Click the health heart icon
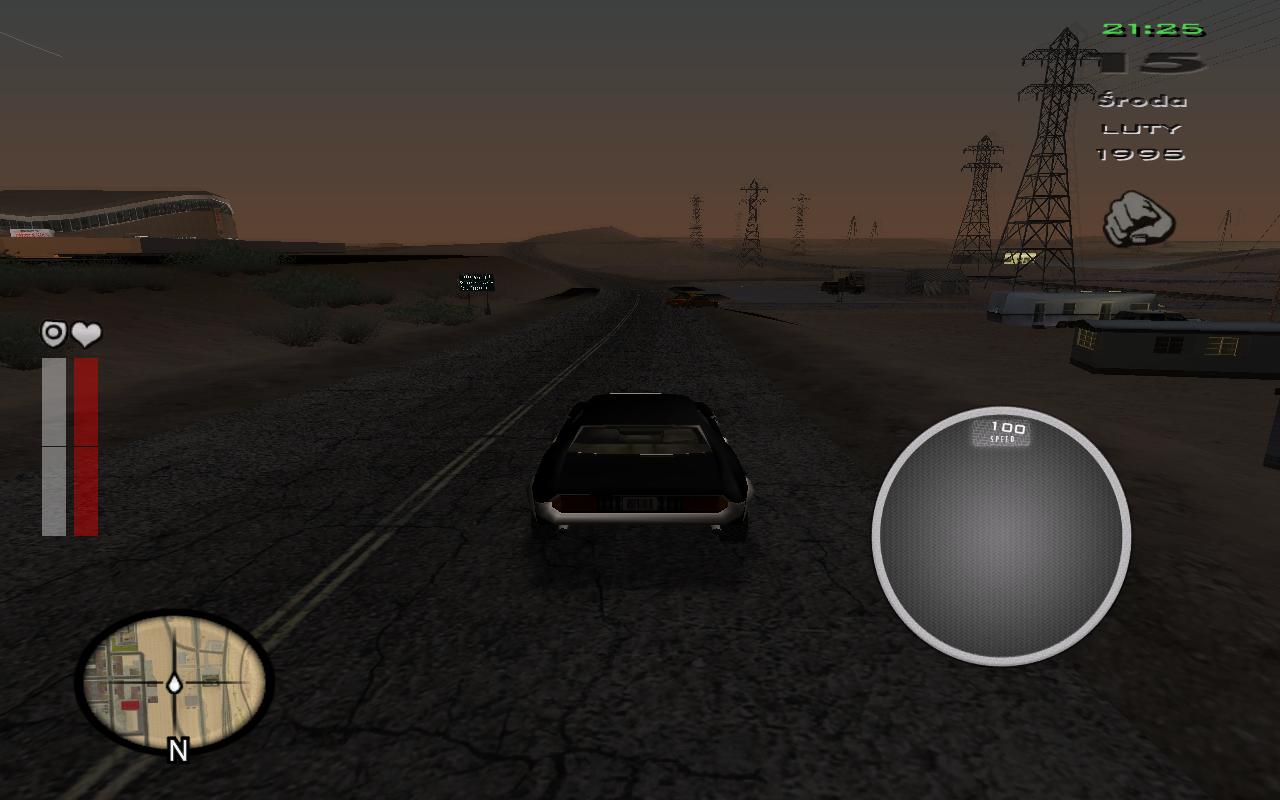 [x=87, y=334]
